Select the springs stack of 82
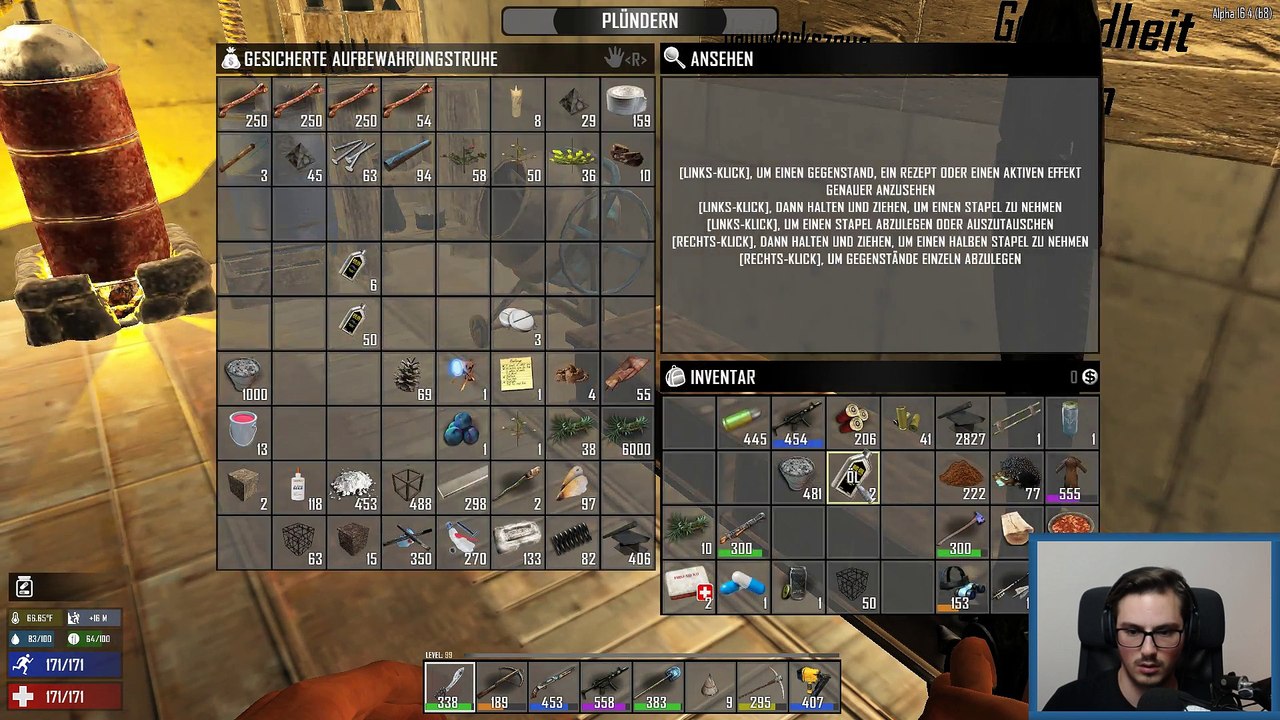The image size is (1280, 720). pyautogui.click(x=573, y=541)
